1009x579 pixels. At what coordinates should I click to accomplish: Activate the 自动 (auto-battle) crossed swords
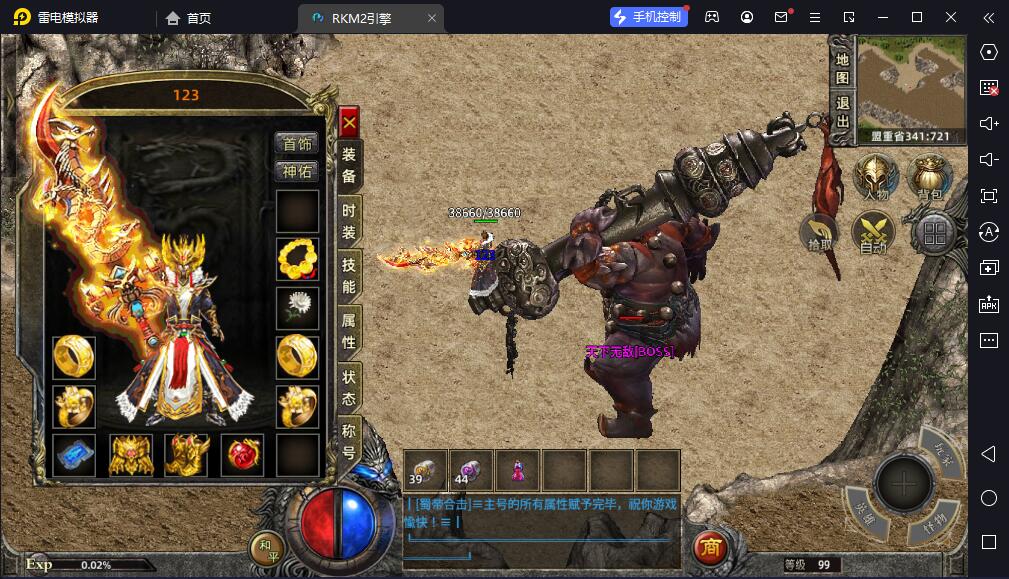coord(873,234)
